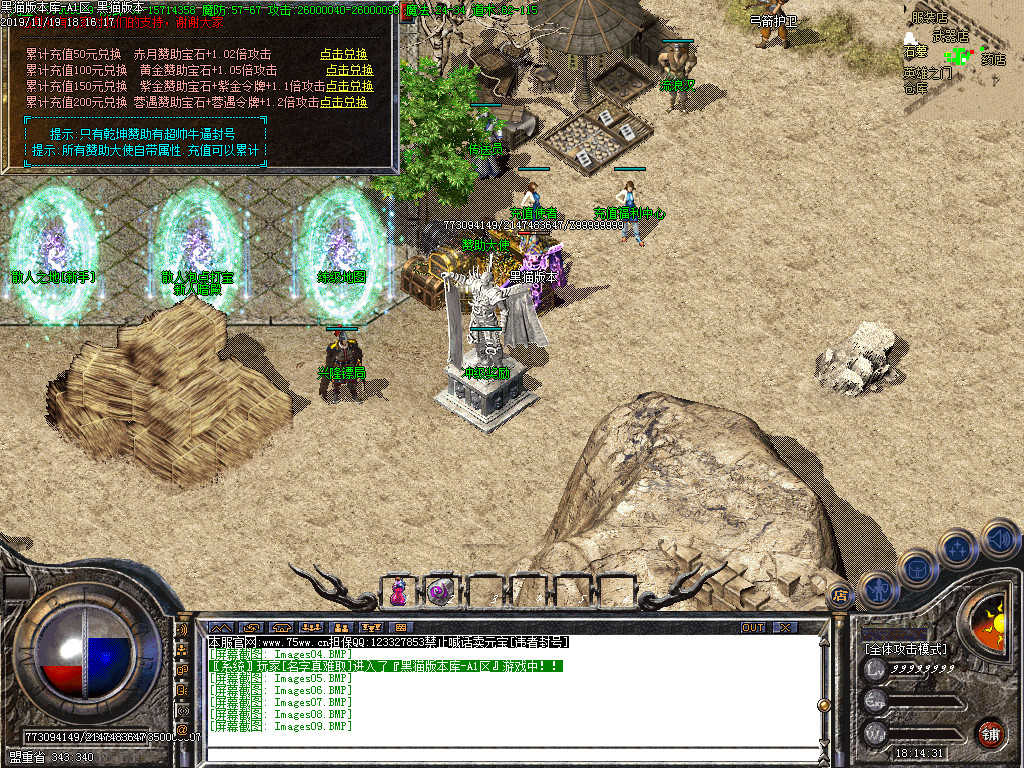The width and height of the screenshot is (1024, 768).
Task: Click the OUT button above the chat
Action: [752, 627]
